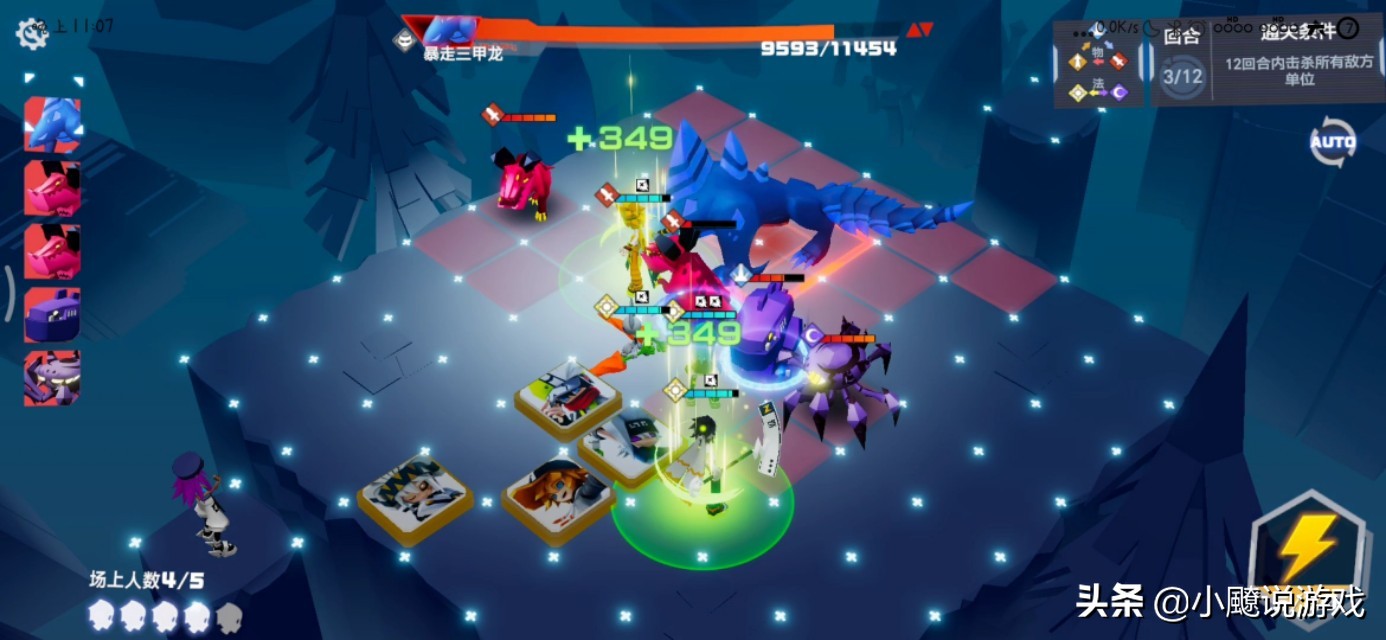
Task: Select the blue dragon turn-order portrait
Action: [x=52, y=125]
